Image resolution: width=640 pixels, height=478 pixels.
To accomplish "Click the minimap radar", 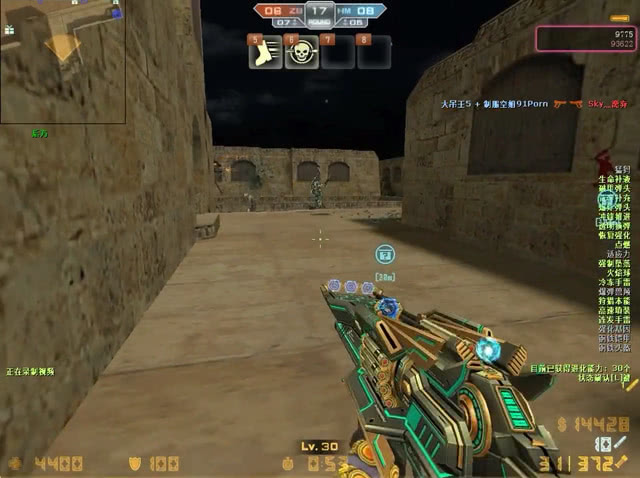I will (63, 61).
